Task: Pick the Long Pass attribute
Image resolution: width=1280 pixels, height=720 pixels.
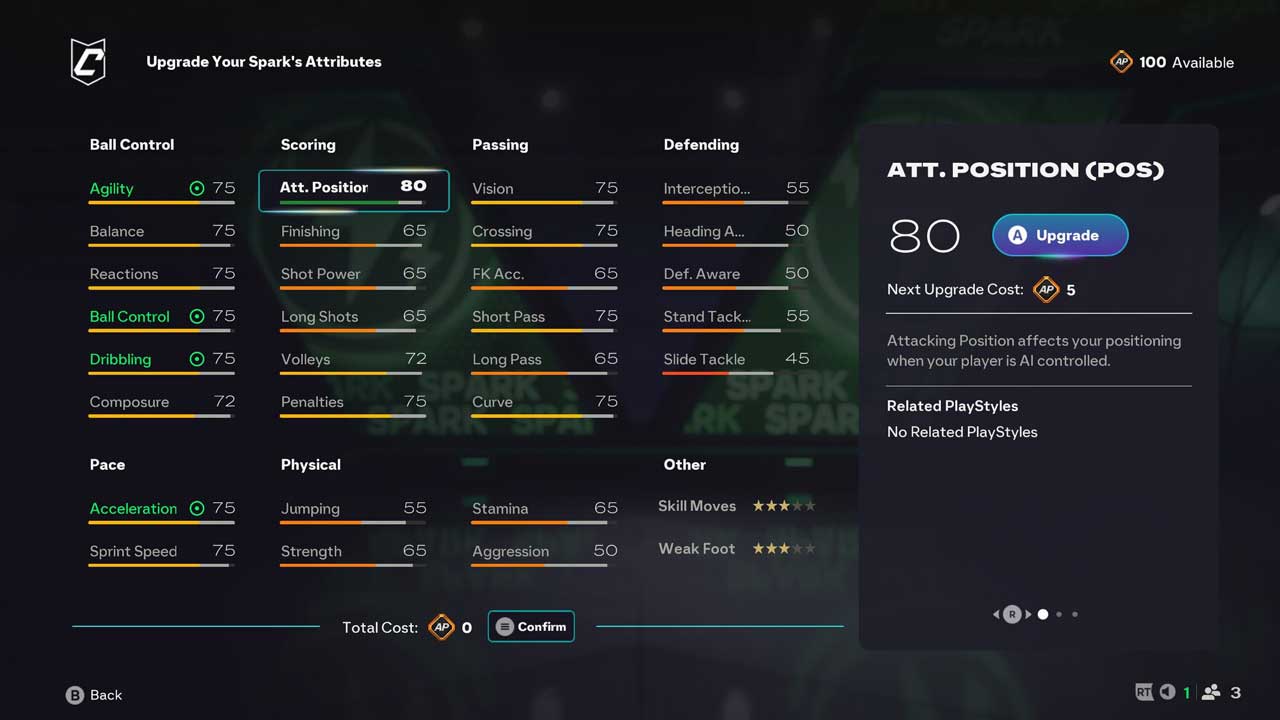Action: pos(544,360)
